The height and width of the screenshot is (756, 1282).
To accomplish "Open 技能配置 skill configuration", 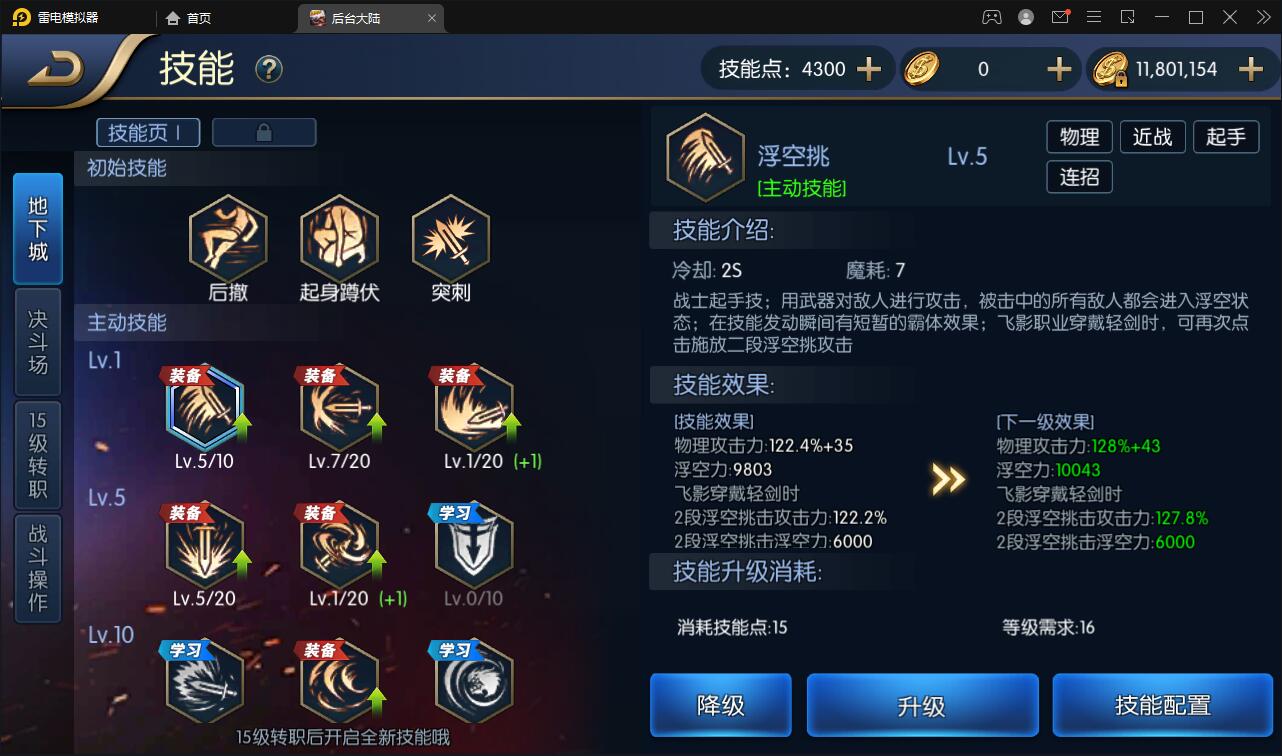I will [x=1162, y=705].
